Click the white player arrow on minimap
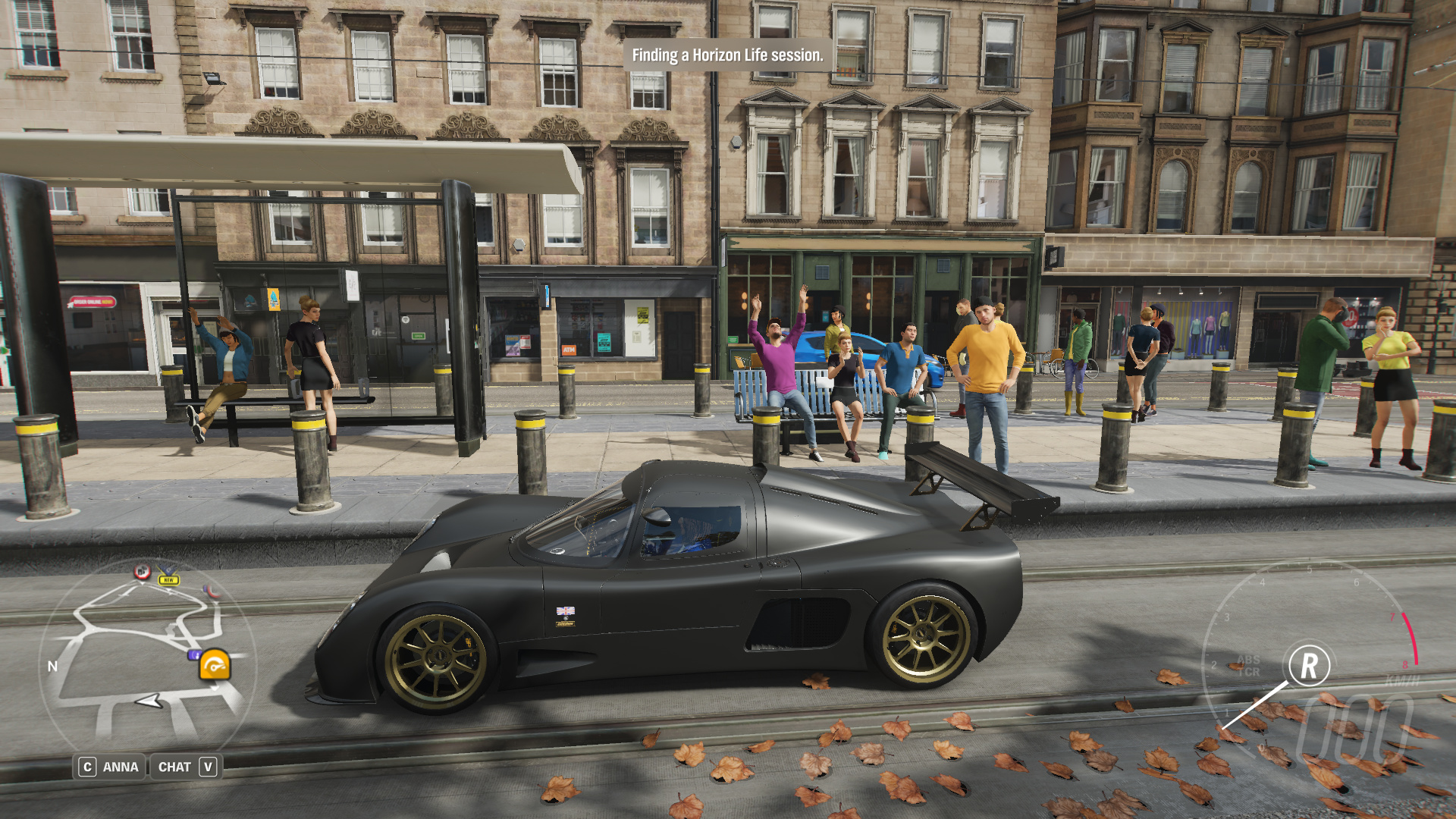Screen dimensions: 1456x819 click(x=149, y=701)
